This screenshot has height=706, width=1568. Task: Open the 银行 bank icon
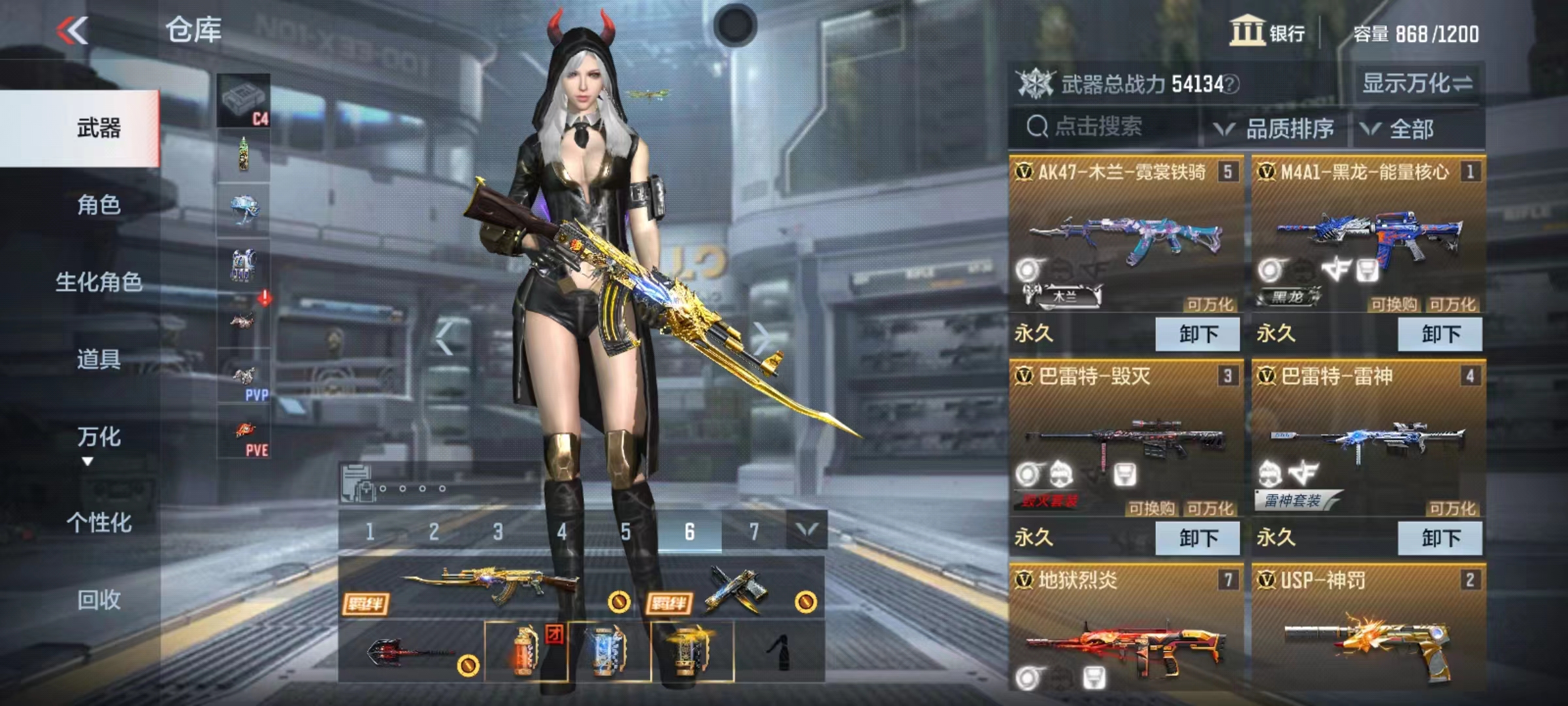click(1246, 31)
